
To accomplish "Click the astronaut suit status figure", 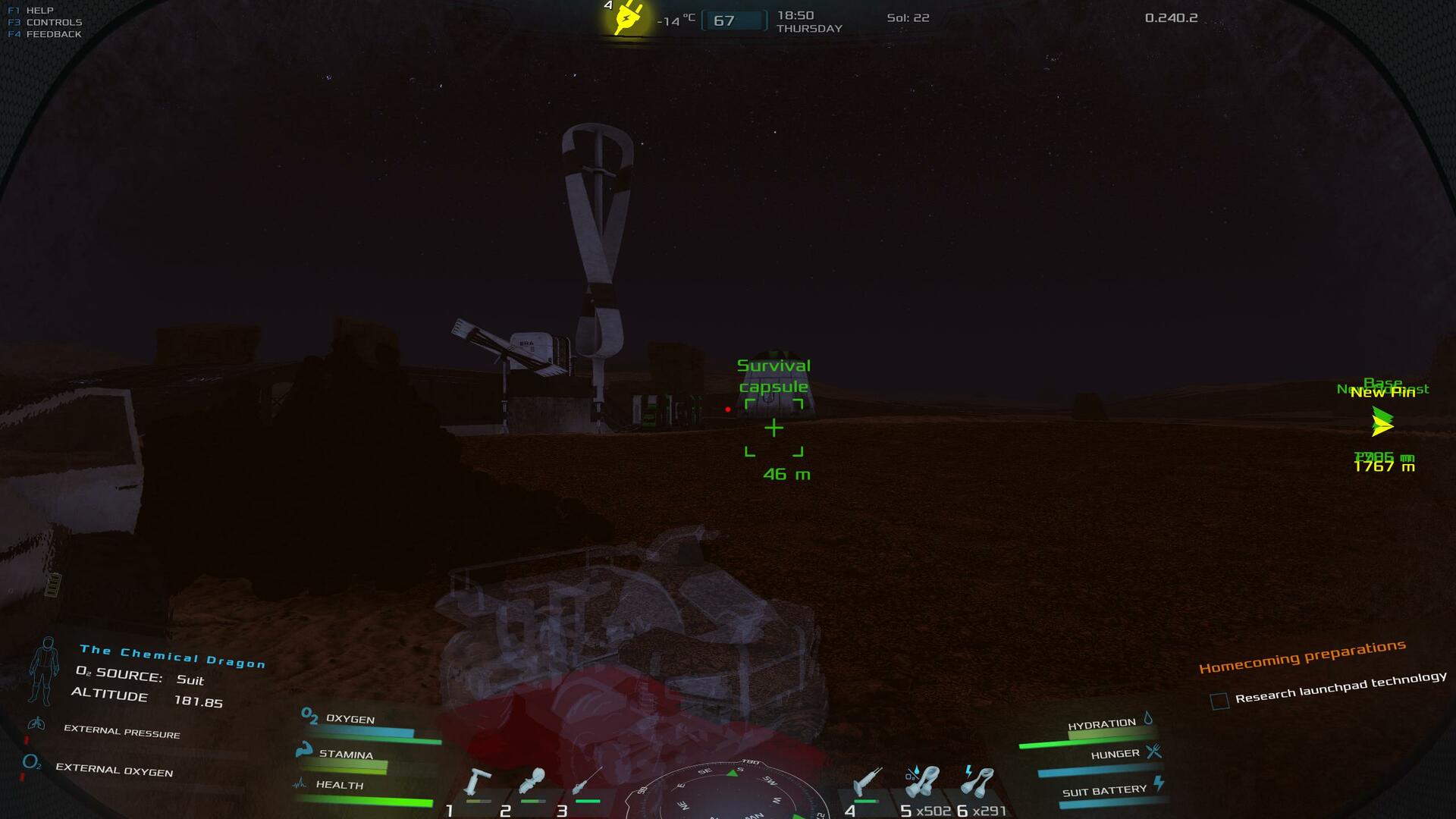I will 44,670.
